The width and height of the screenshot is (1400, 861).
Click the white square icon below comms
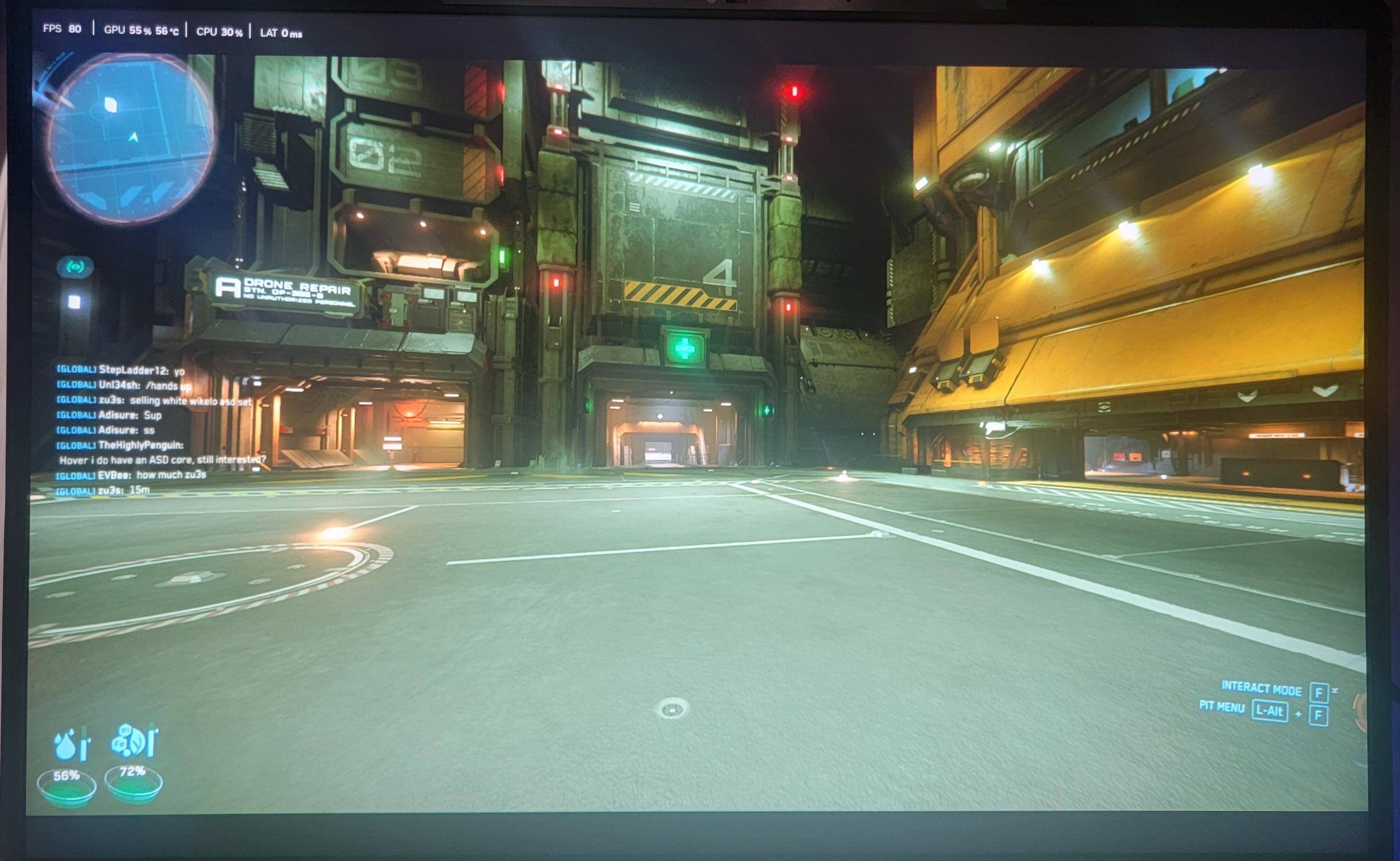(x=74, y=302)
